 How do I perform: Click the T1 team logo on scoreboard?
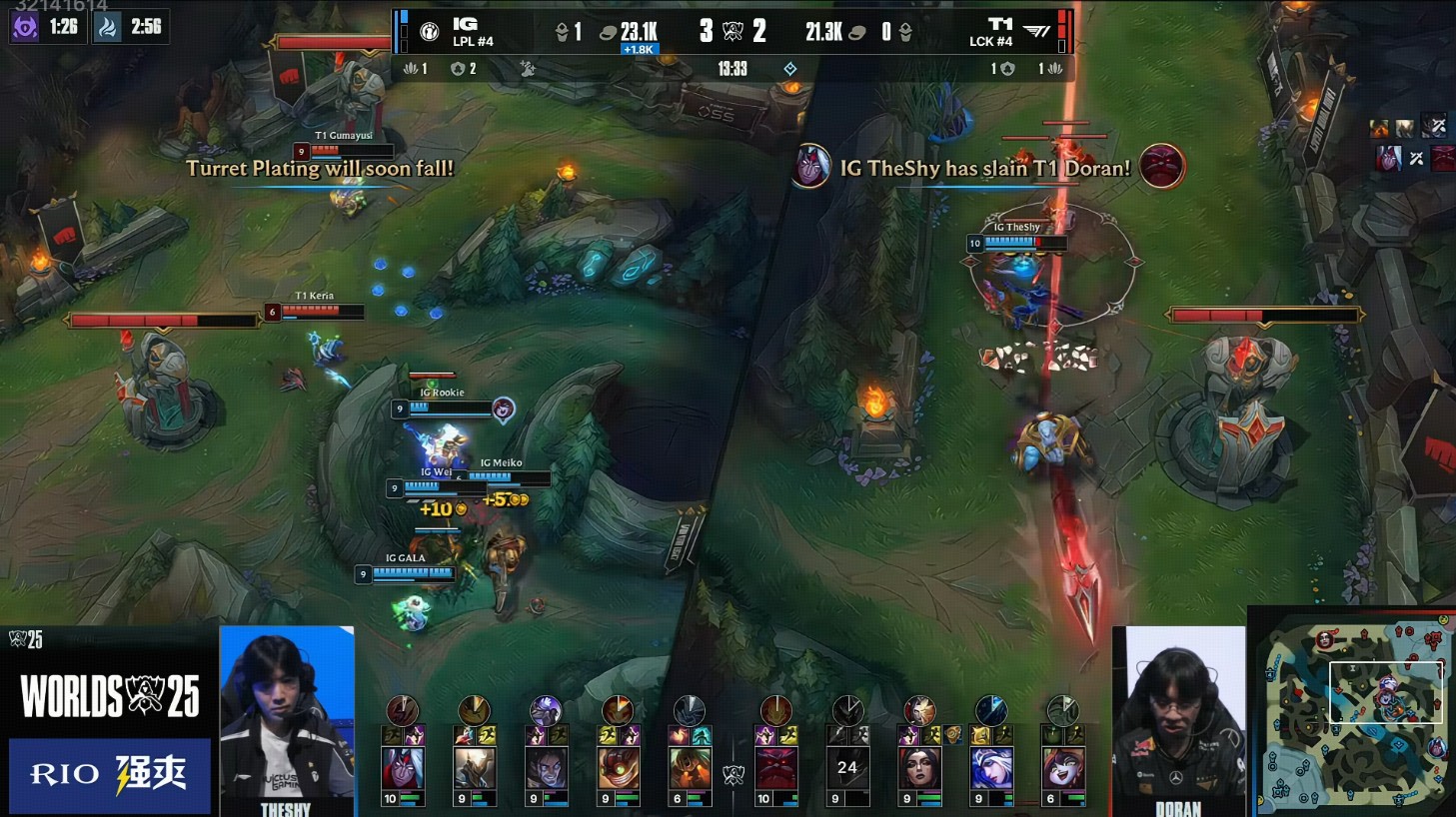[1037, 32]
